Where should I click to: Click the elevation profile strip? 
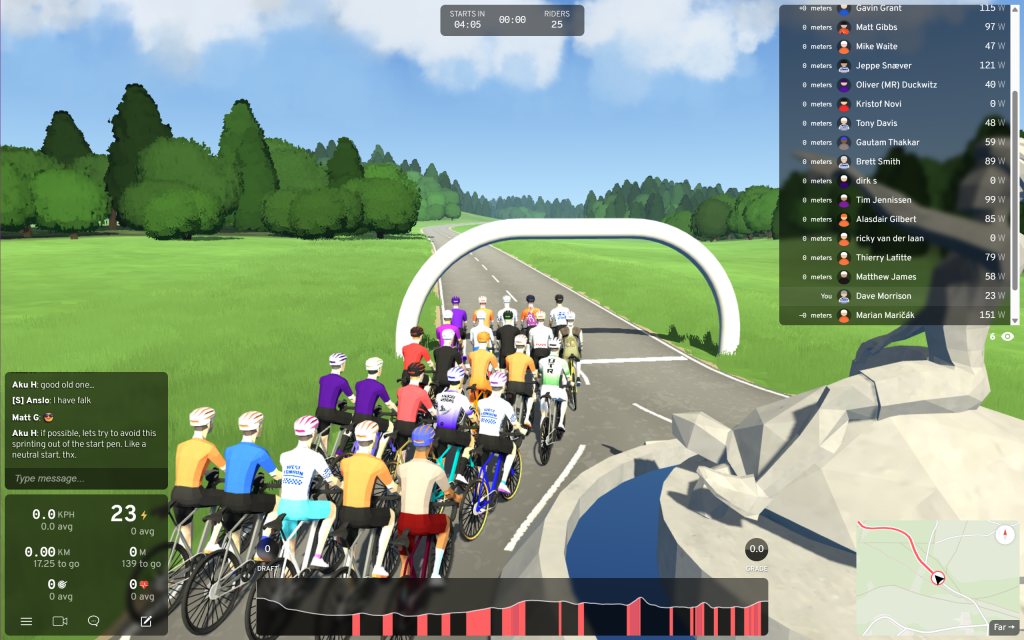[x=512, y=608]
